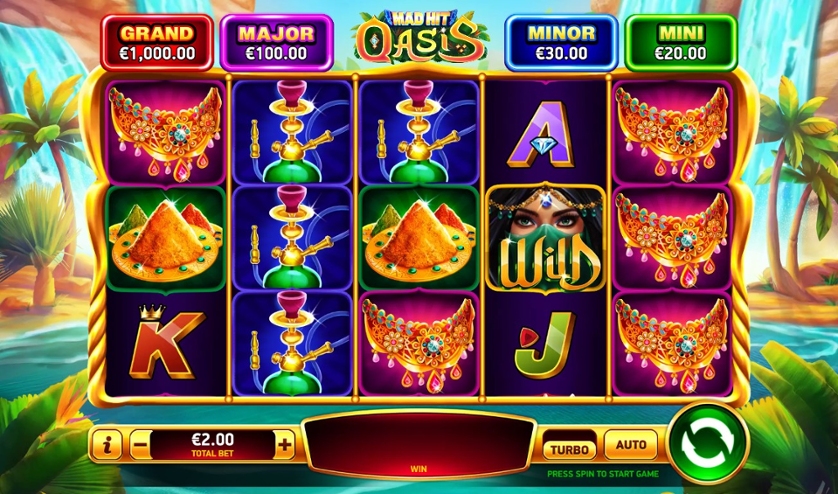Open the game info paytable

coord(108,444)
